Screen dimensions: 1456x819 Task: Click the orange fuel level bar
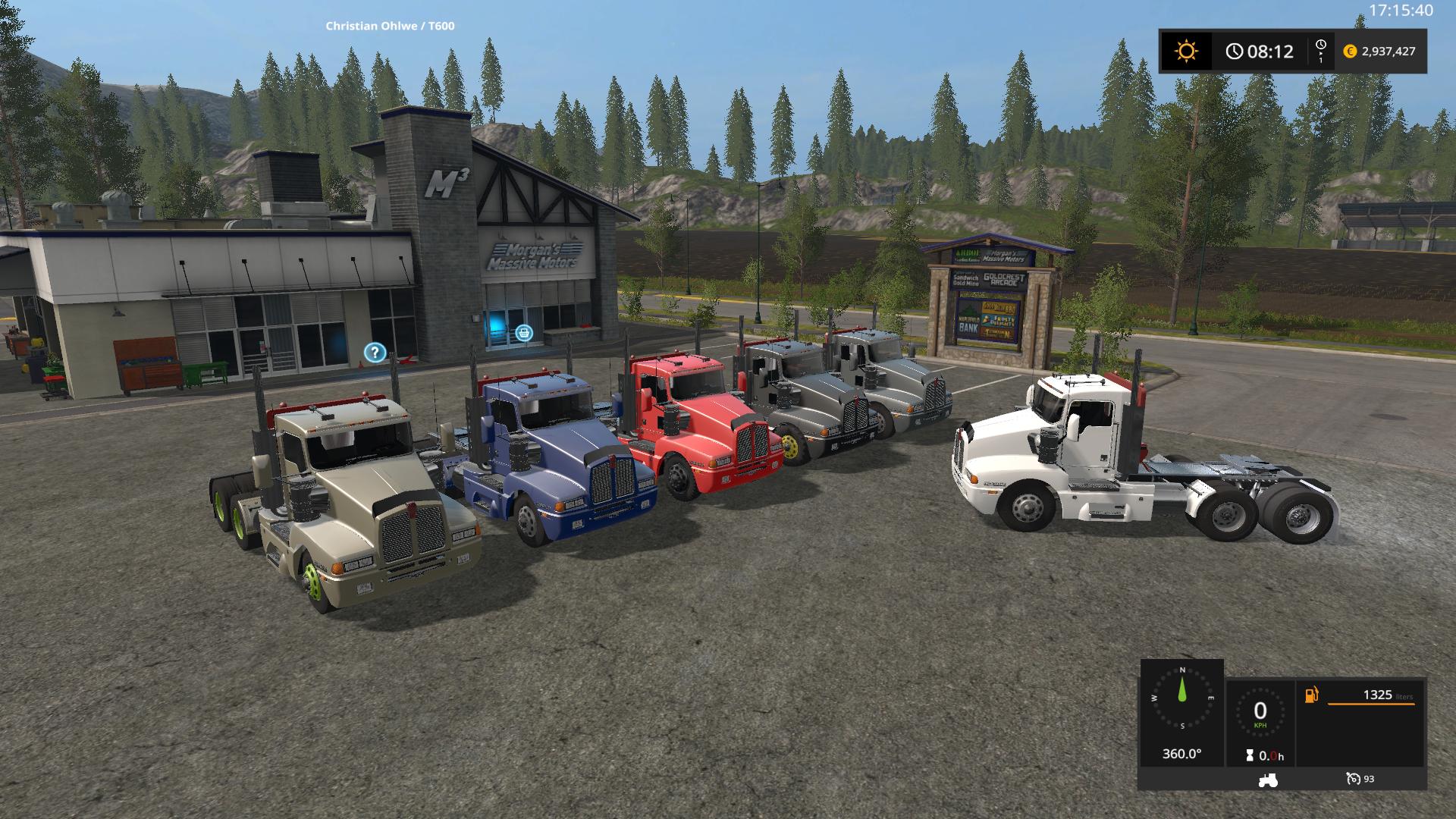pos(1370,704)
